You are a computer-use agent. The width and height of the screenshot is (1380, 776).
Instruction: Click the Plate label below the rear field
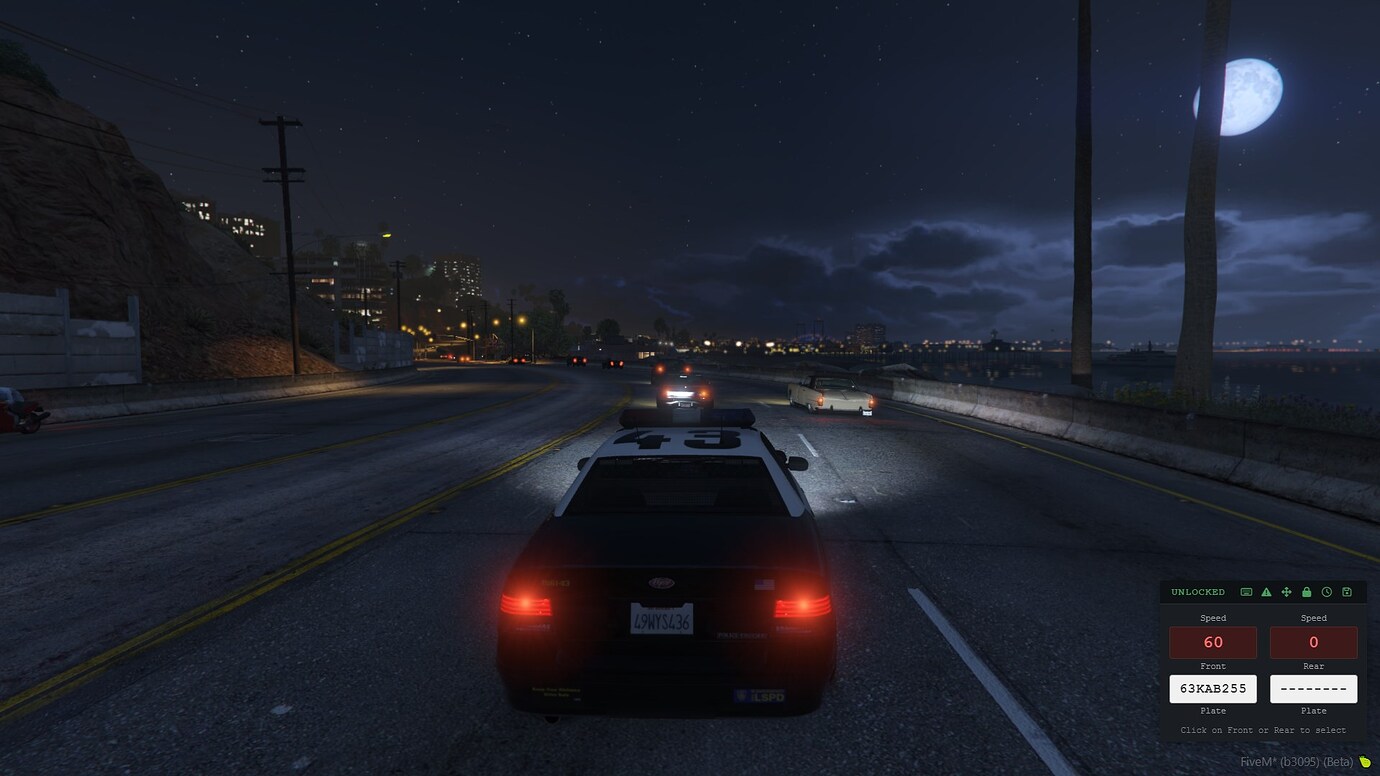pos(1313,710)
